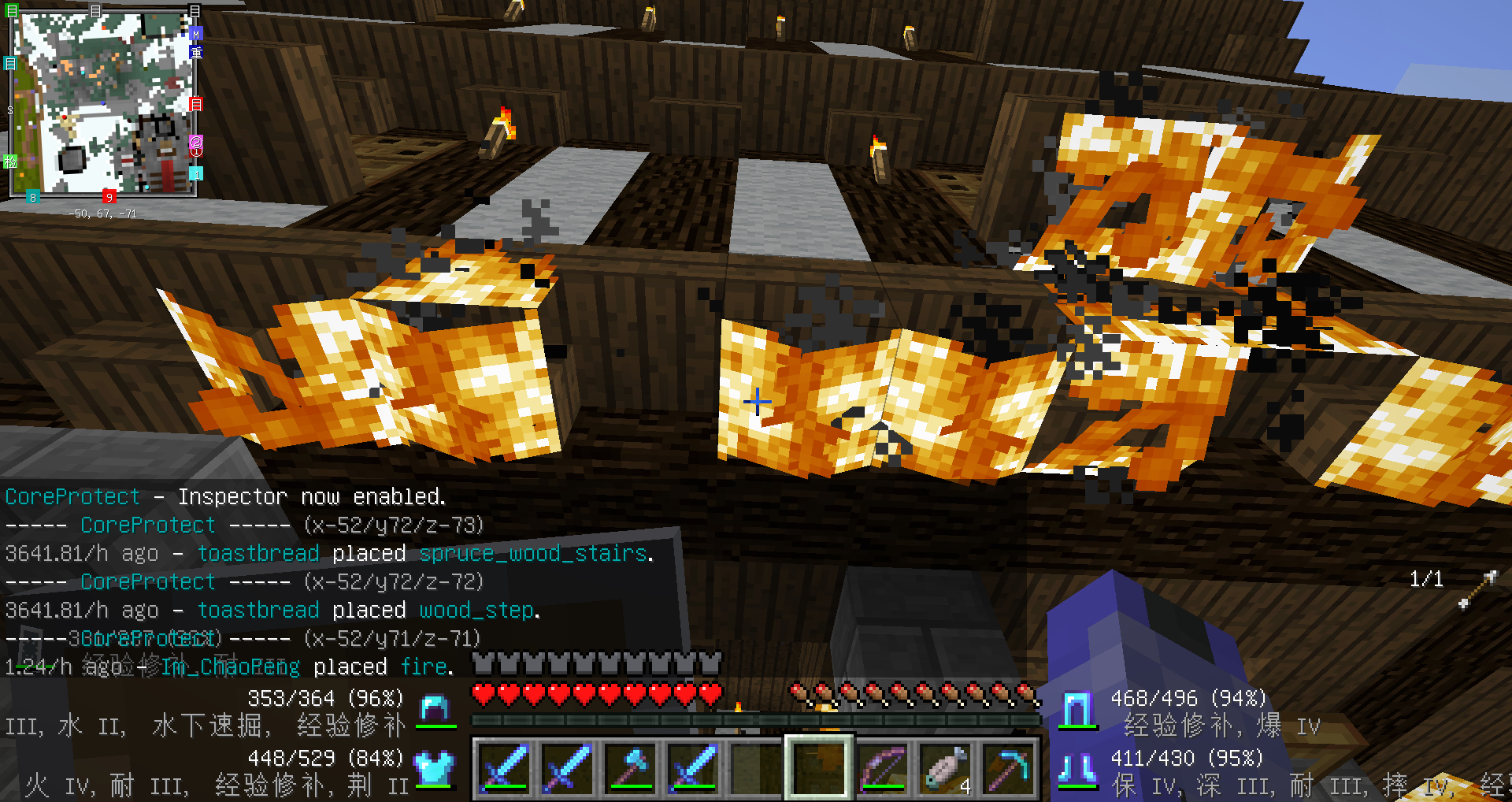Click the diamond boots durability icon
1512x802 pixels.
pos(1077,769)
